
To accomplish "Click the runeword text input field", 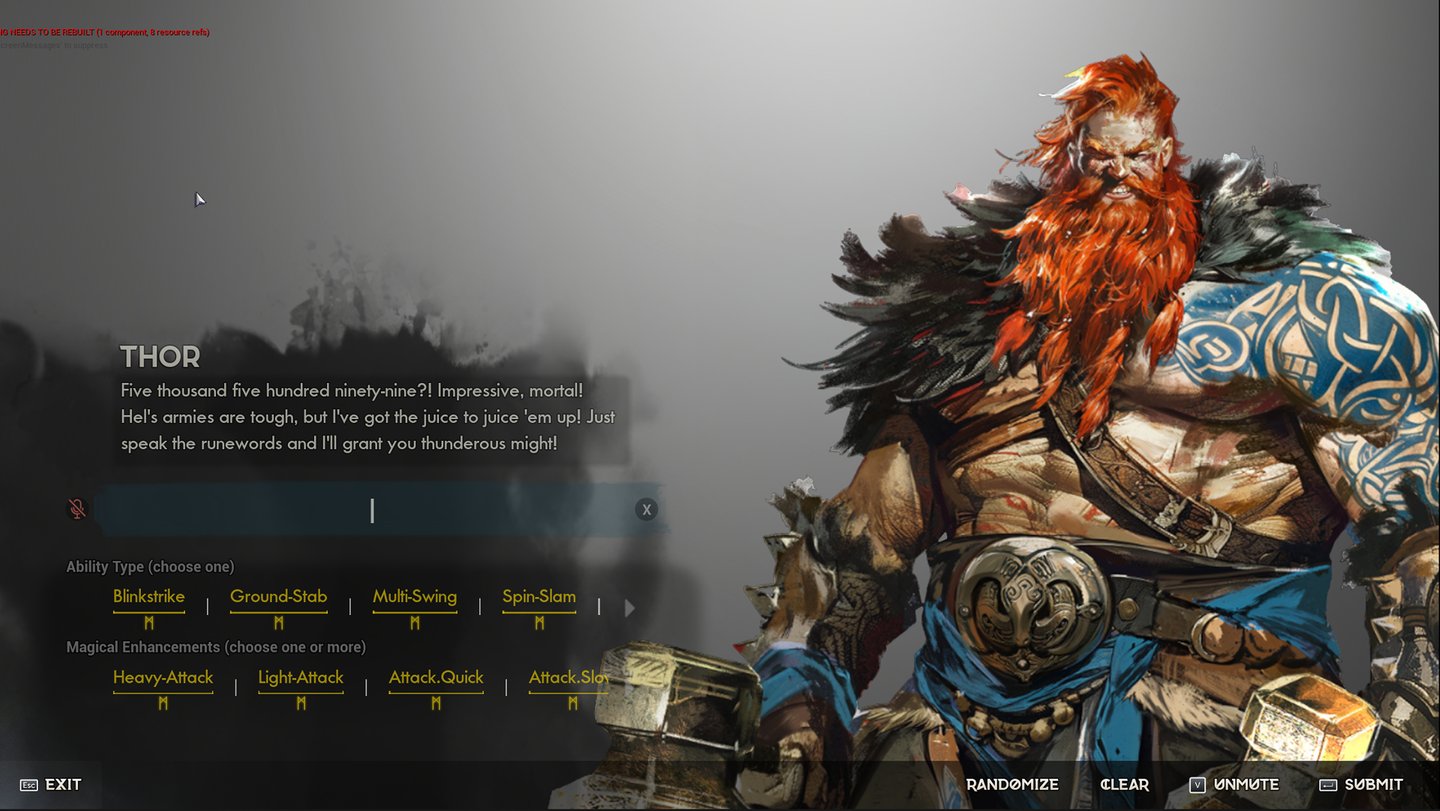I will [x=370, y=510].
